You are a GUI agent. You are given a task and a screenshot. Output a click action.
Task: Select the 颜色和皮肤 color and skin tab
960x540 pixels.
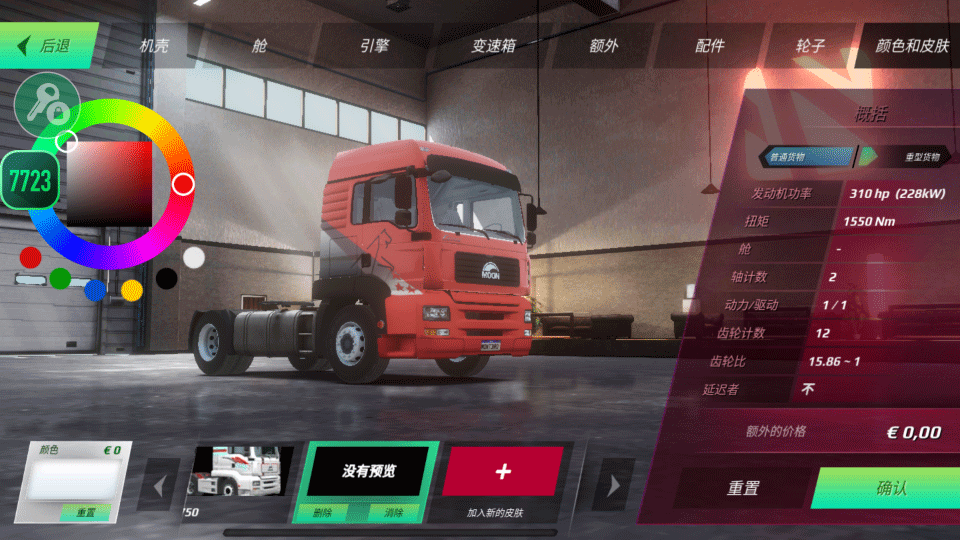pyautogui.click(x=911, y=46)
